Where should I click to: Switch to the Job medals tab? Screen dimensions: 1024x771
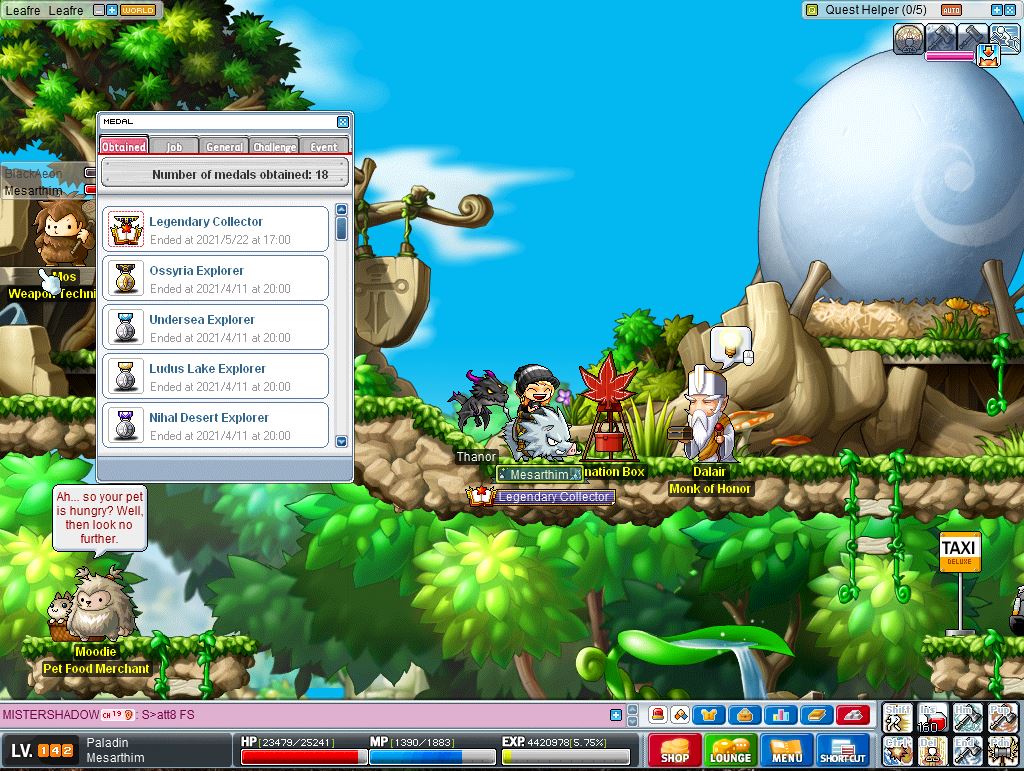click(x=174, y=146)
